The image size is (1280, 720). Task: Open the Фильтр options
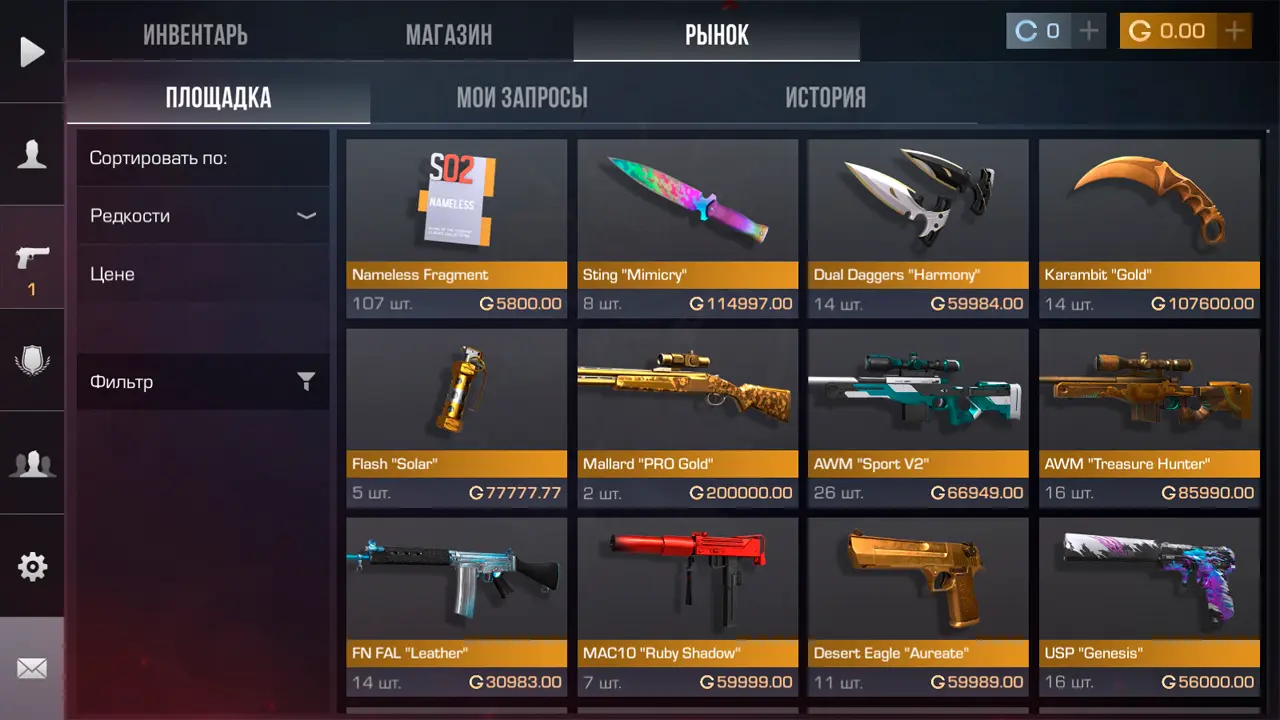tap(202, 382)
